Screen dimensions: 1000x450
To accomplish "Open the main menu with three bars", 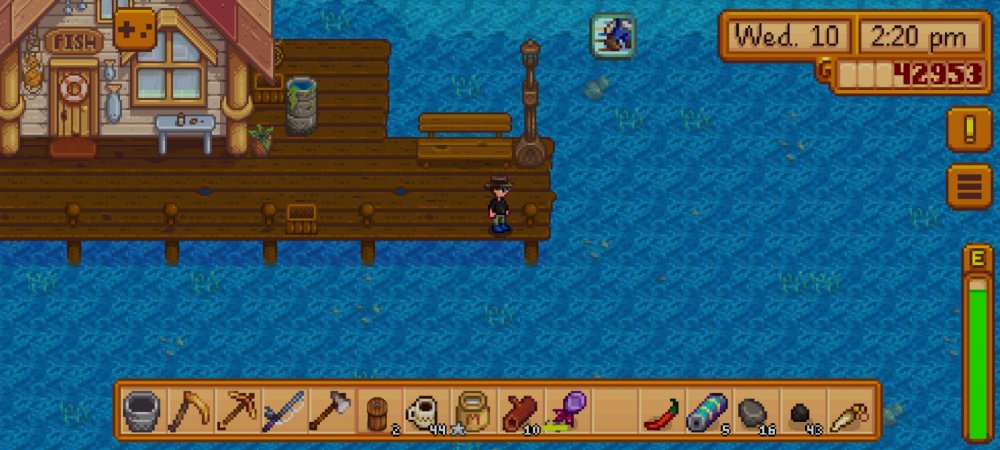I will coord(969,186).
